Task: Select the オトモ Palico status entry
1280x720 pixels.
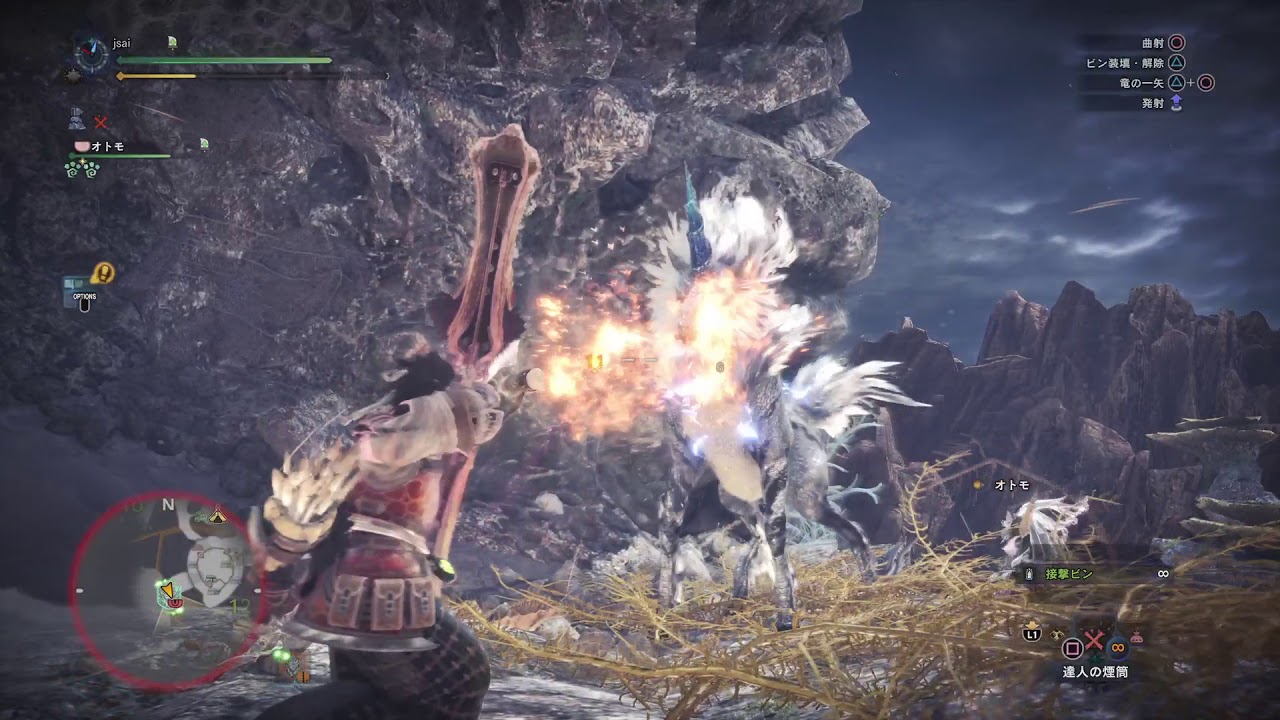Action: [x=107, y=146]
